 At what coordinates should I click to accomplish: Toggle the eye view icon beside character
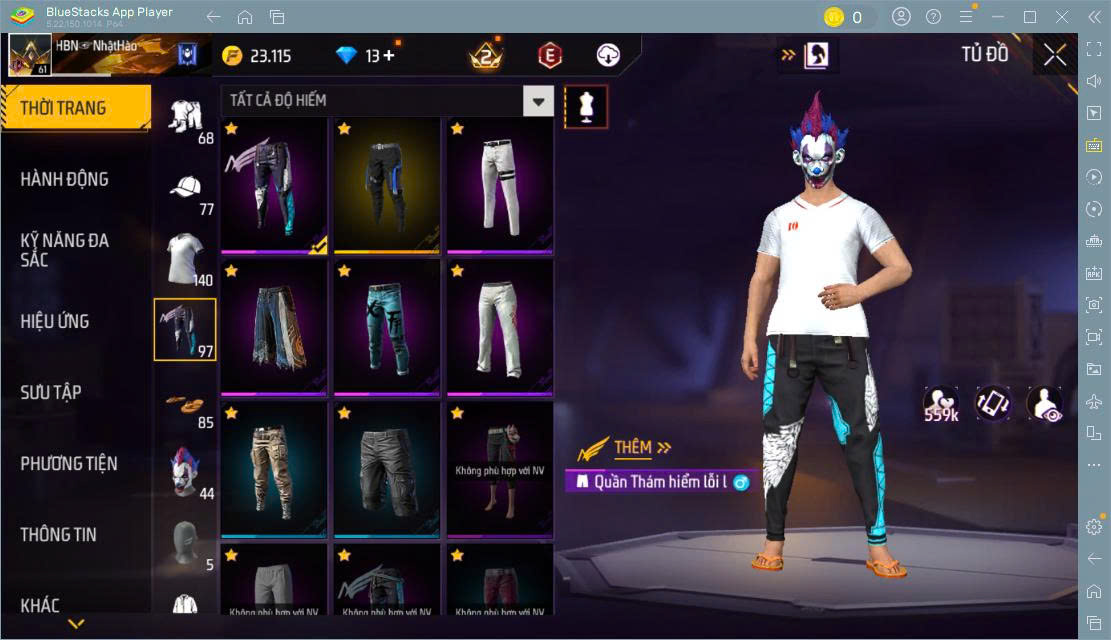tap(1045, 403)
